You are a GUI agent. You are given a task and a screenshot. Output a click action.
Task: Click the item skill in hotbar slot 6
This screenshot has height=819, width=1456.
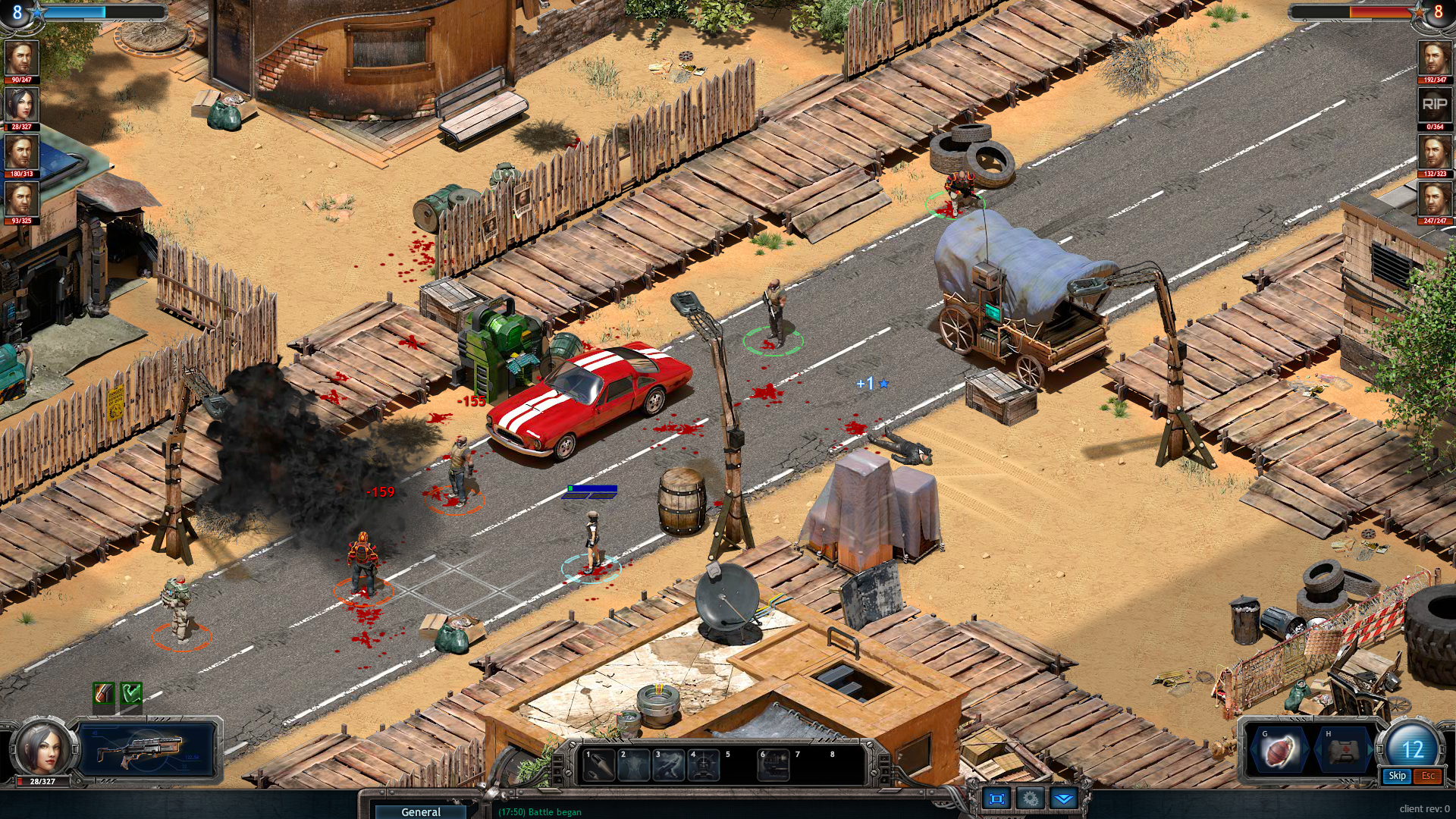tap(773, 764)
